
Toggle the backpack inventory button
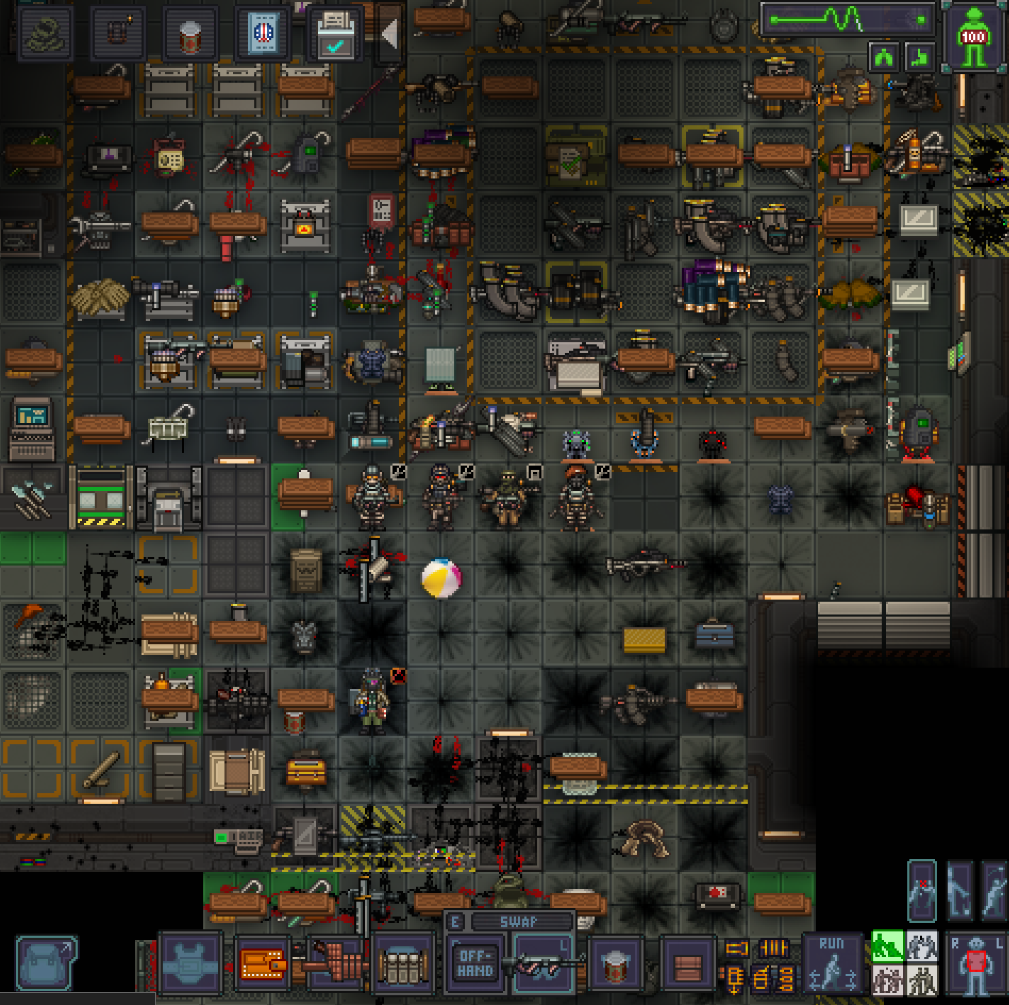[x=46, y=961]
